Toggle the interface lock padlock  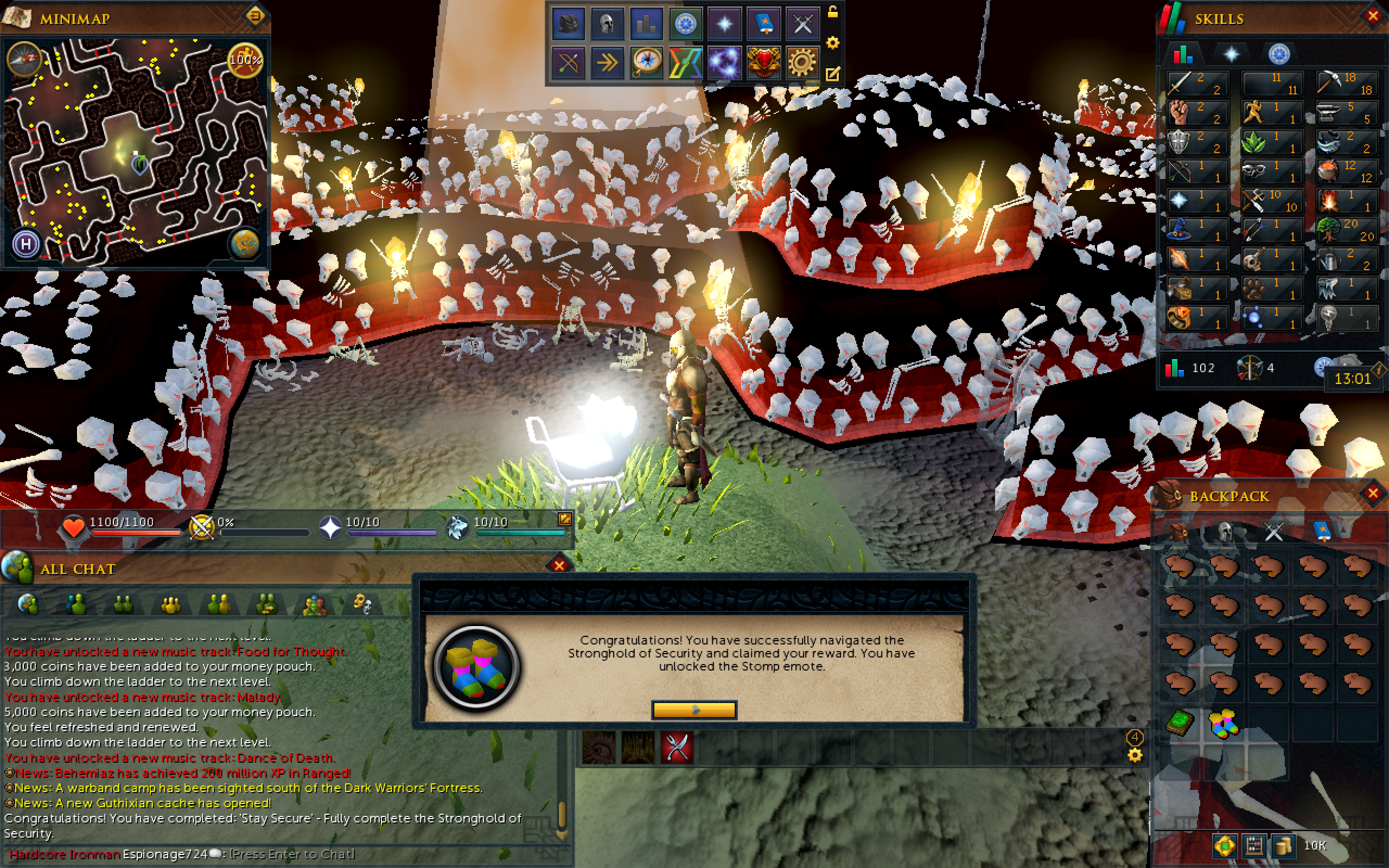tap(832, 11)
